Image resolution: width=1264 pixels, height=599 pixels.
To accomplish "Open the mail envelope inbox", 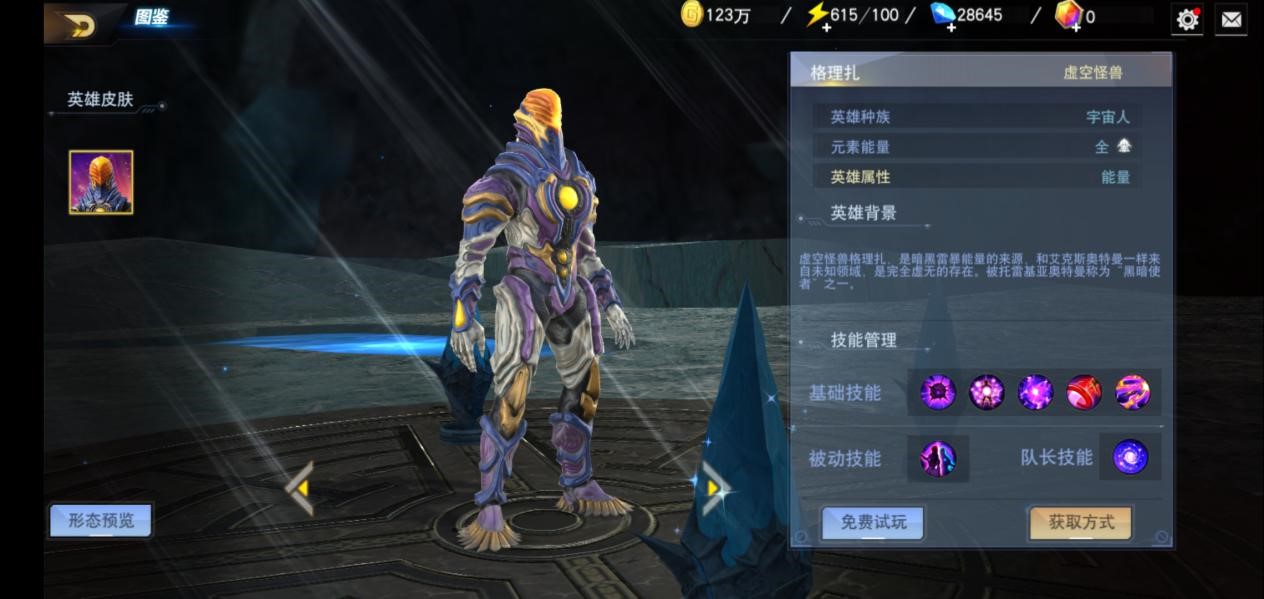I will pos(1231,19).
